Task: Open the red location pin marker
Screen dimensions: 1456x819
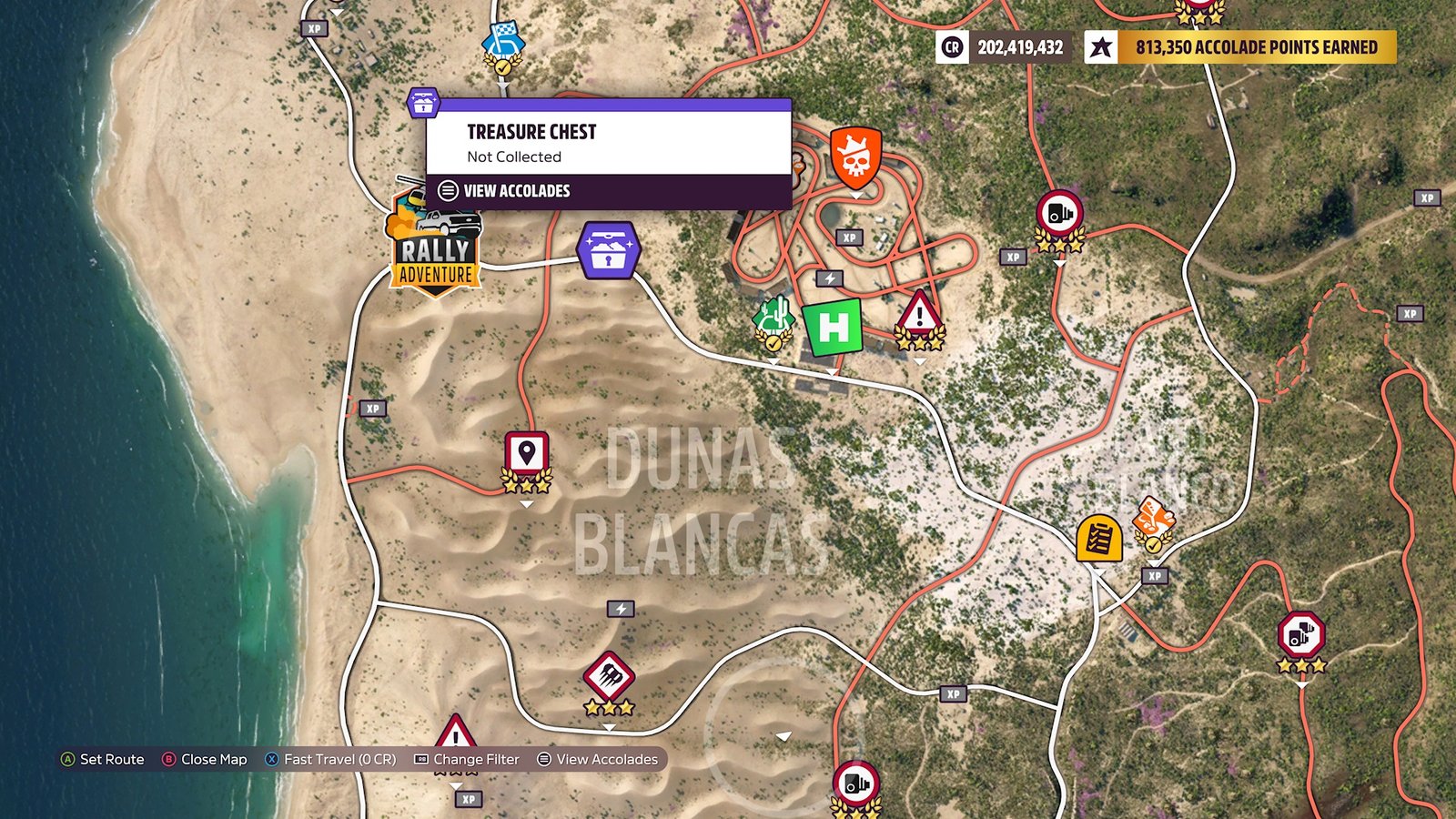Action: 526,453
